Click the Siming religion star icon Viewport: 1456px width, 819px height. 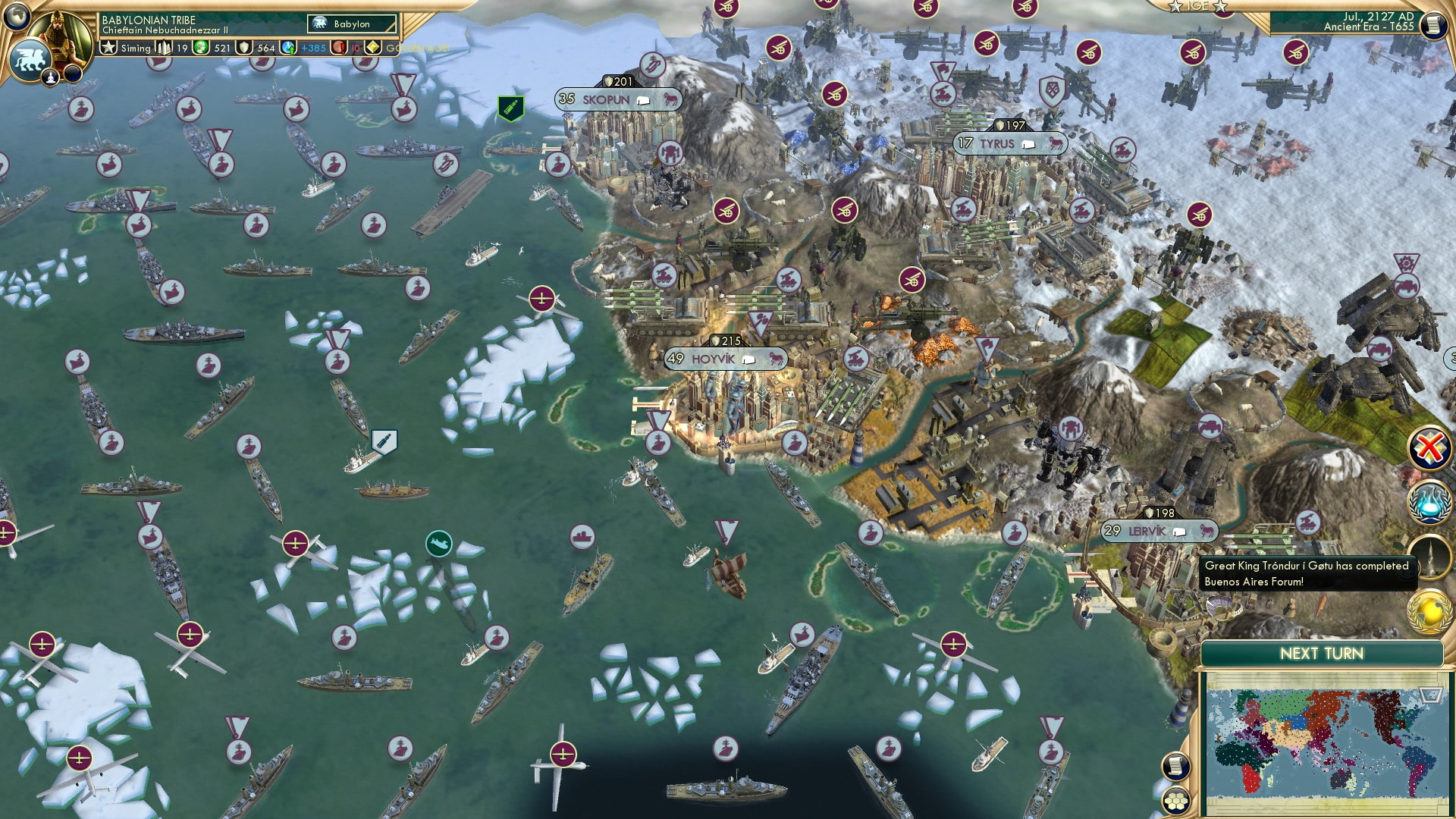[108, 47]
